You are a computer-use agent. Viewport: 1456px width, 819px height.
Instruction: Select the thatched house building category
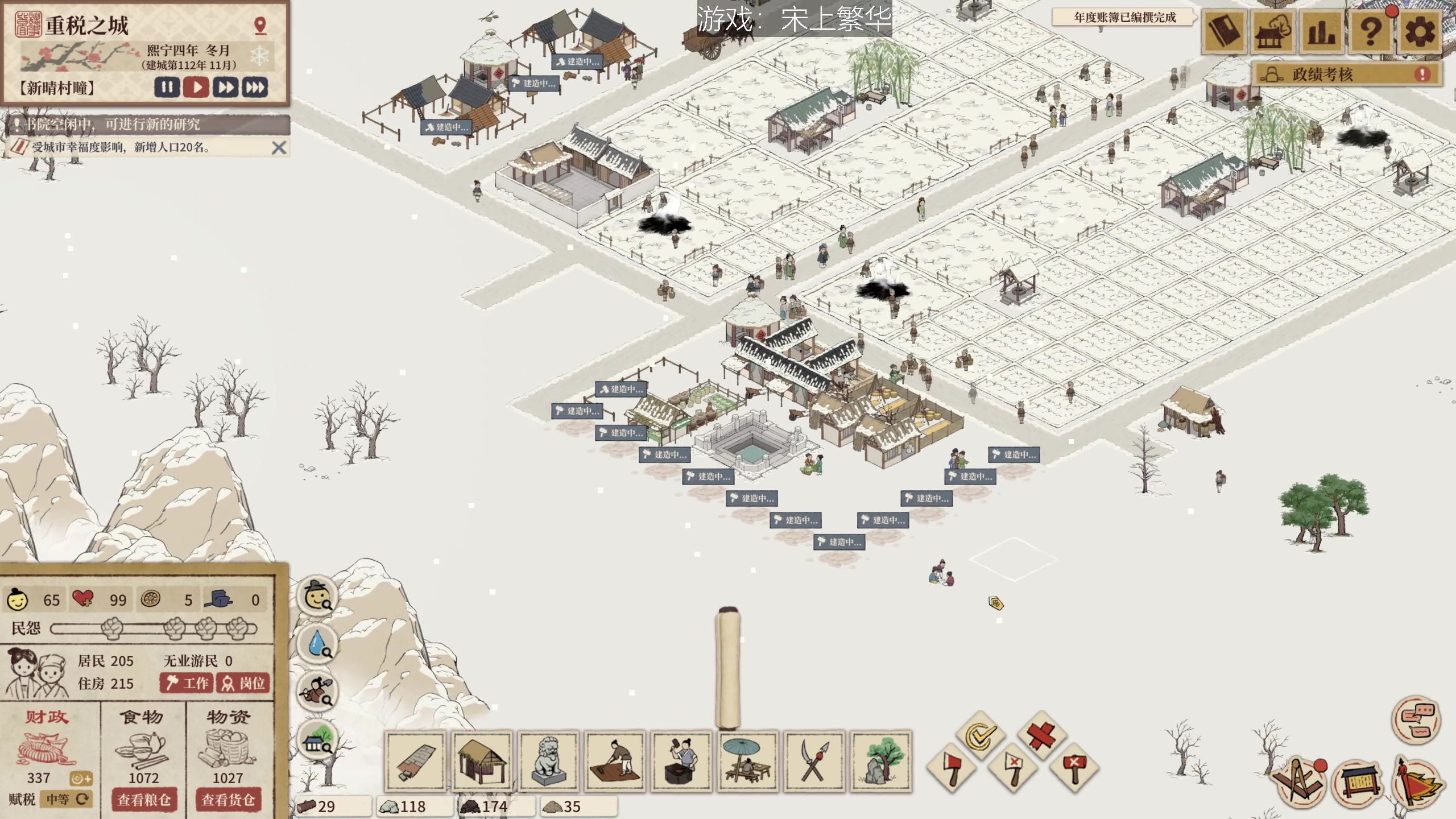pyautogui.click(x=482, y=762)
